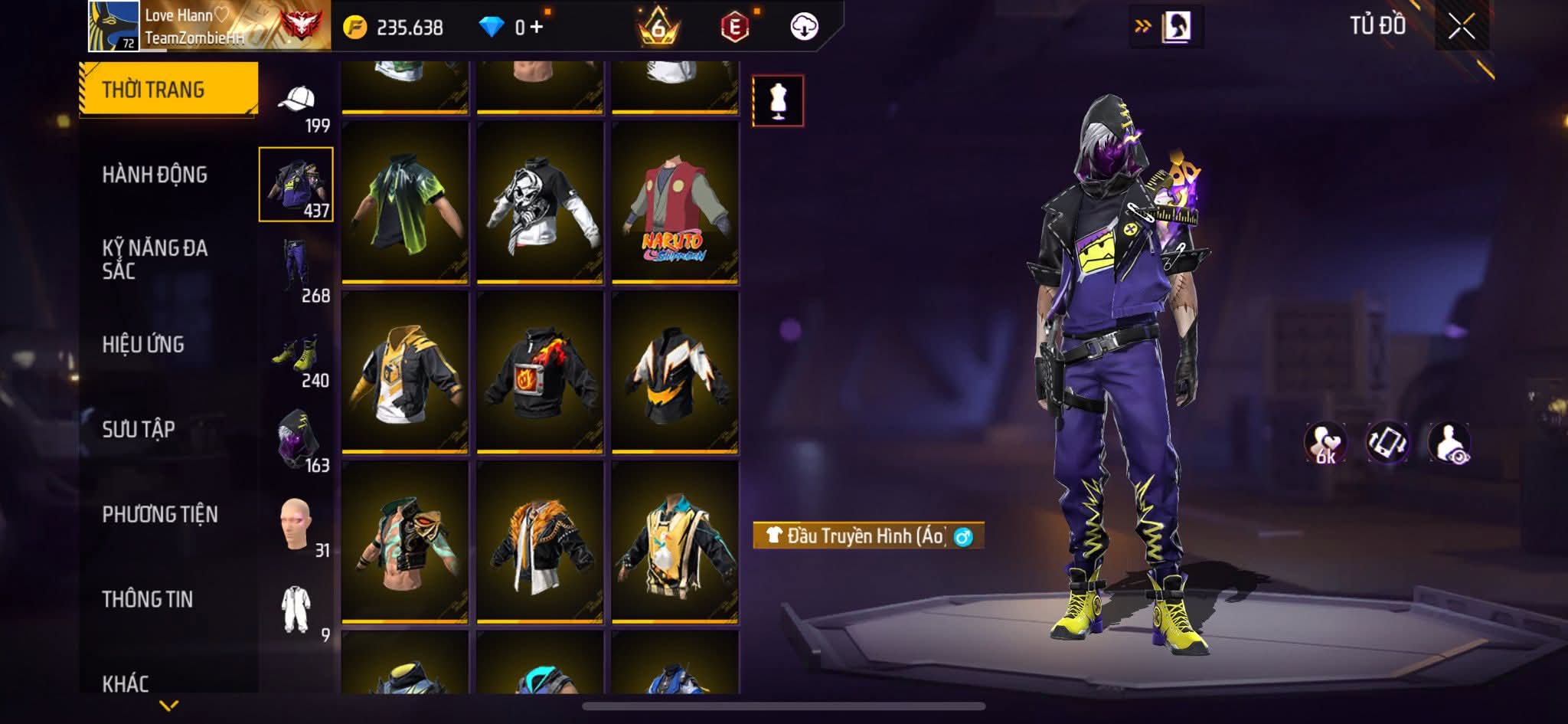Open the Thông Tin tab
The image size is (1568, 724).
click(148, 599)
